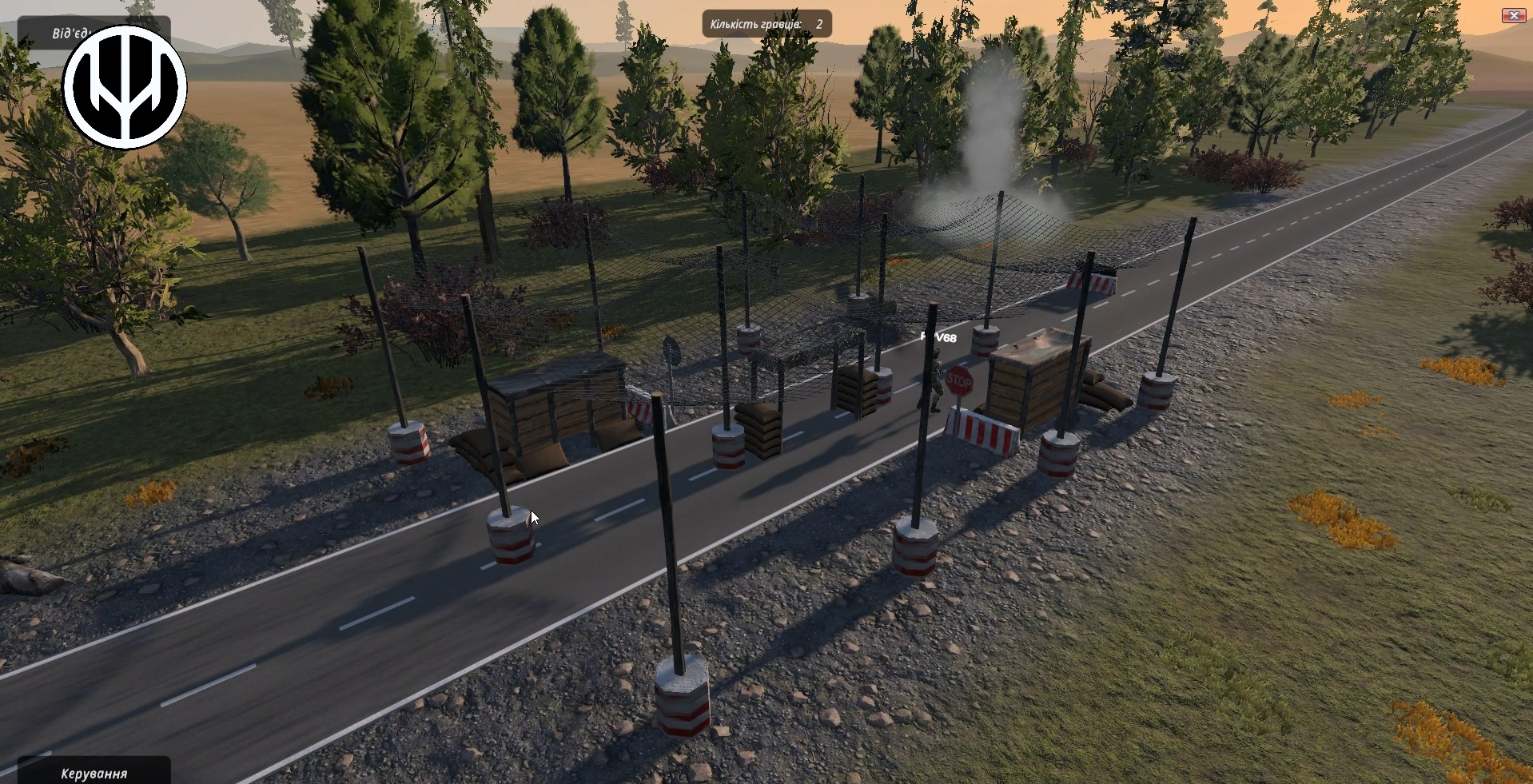The height and width of the screenshot is (784, 1533).
Task: Open the Керування controls panel
Action: pos(94,772)
